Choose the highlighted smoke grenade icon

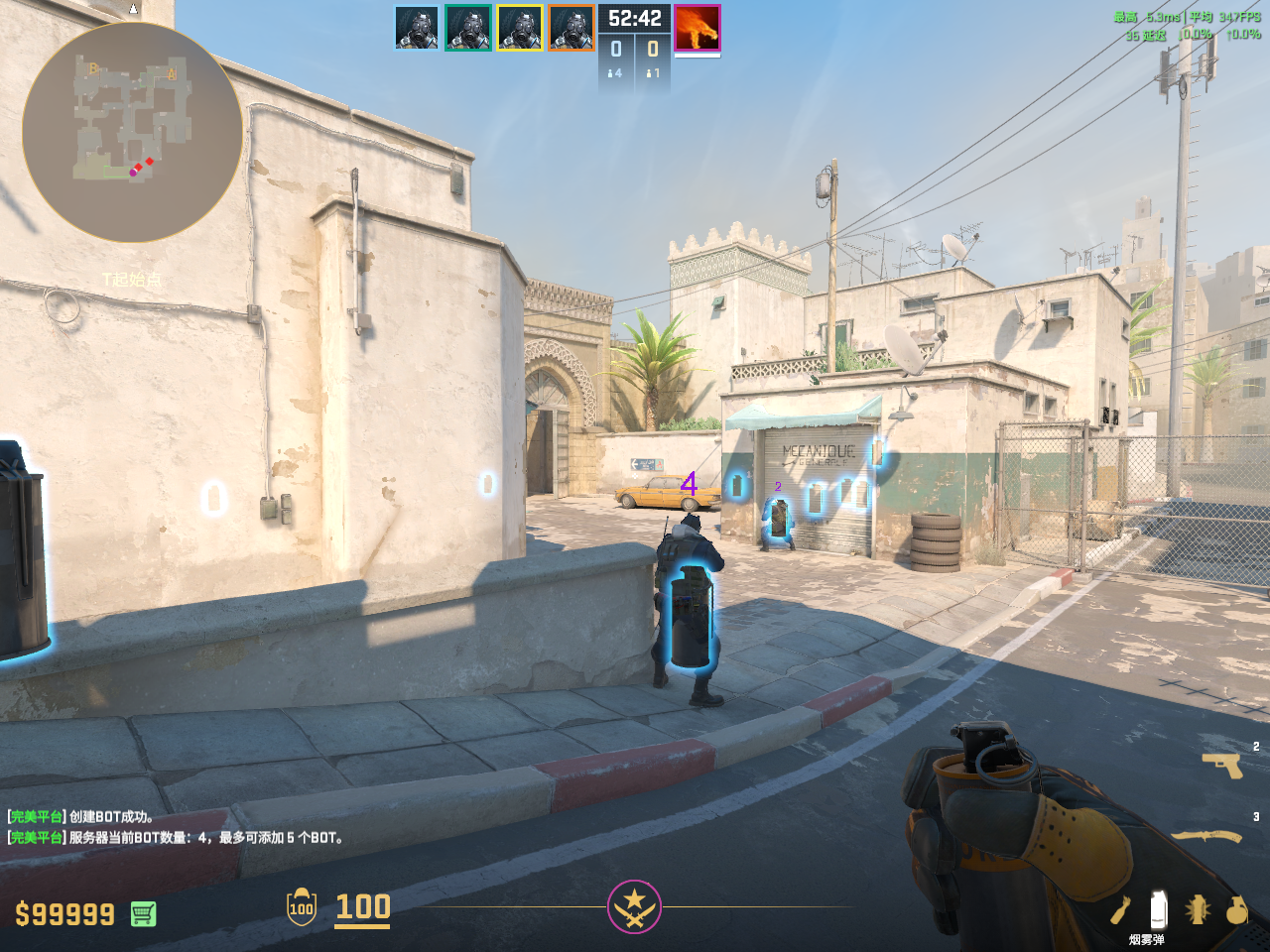click(1157, 908)
